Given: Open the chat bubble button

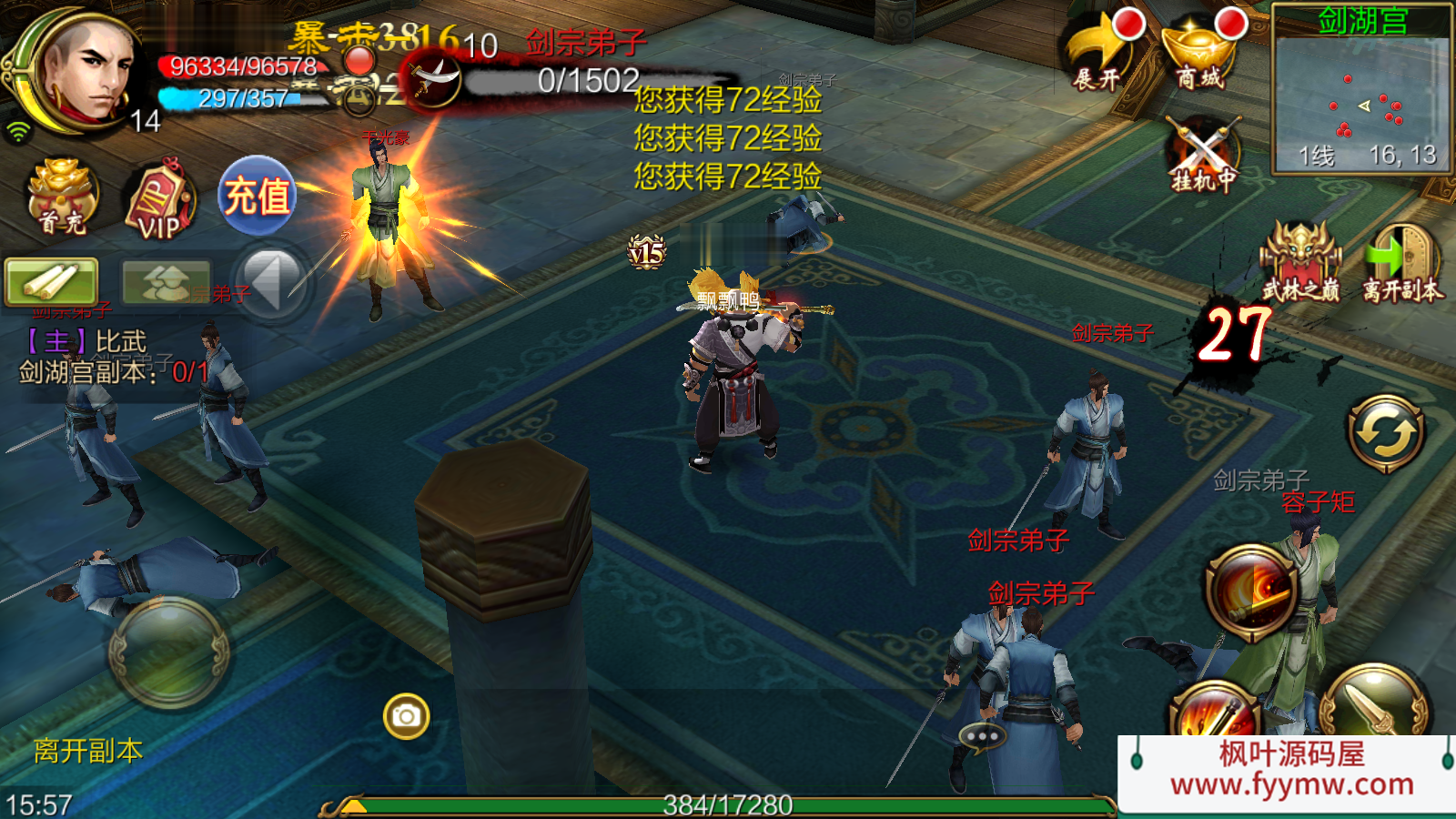Looking at the screenshot, I should click(982, 735).
